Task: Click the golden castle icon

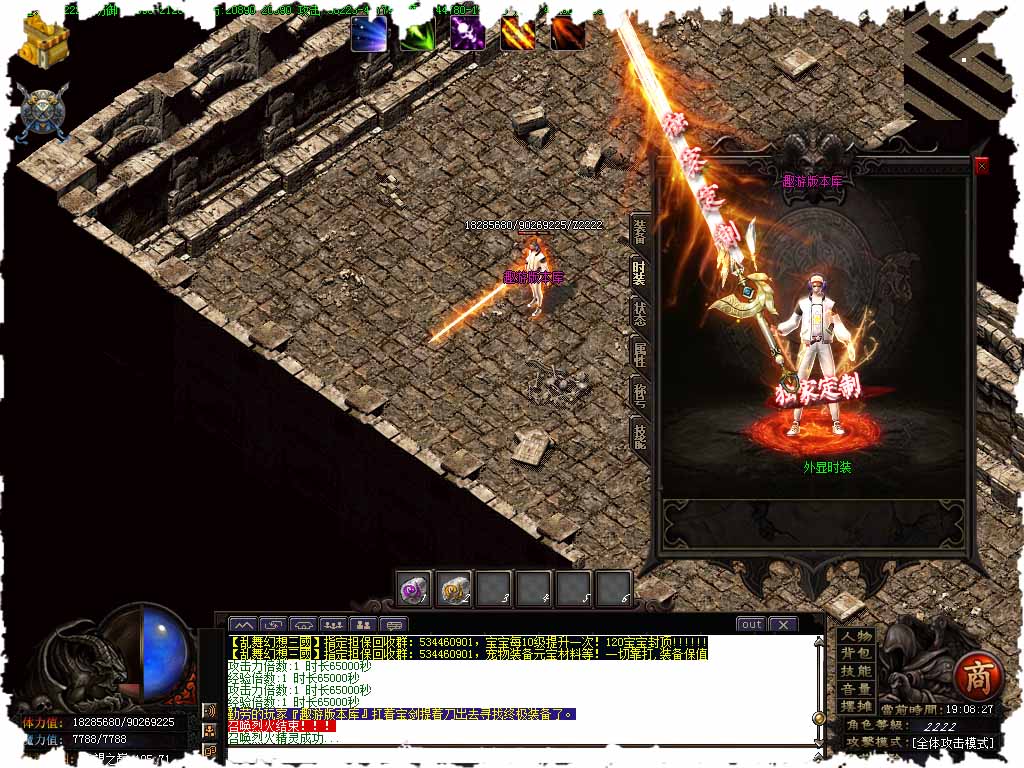Action: click(x=44, y=40)
